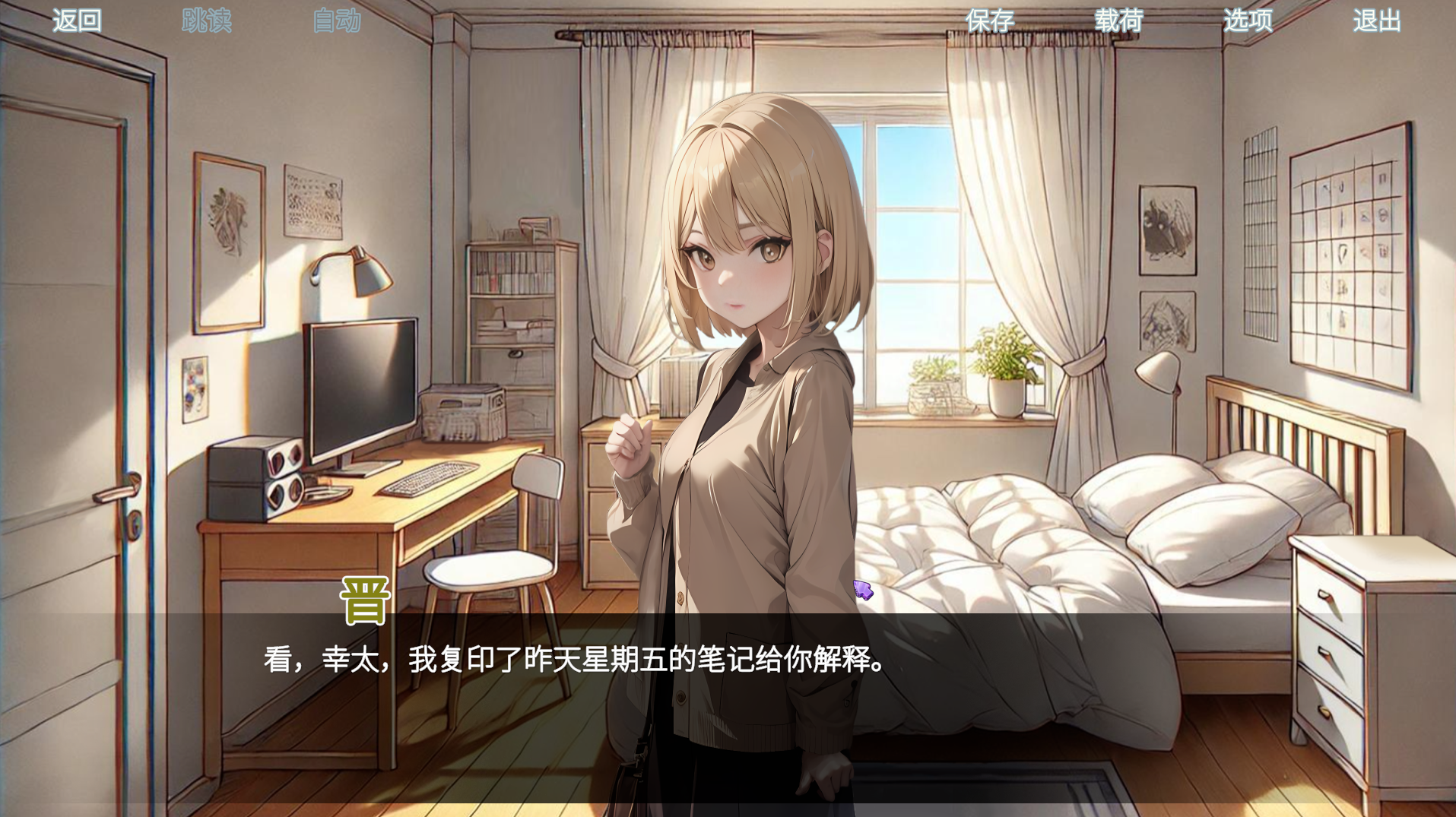
Task: Click the 自动 label in the top-left toolbar
Action: click(x=335, y=21)
